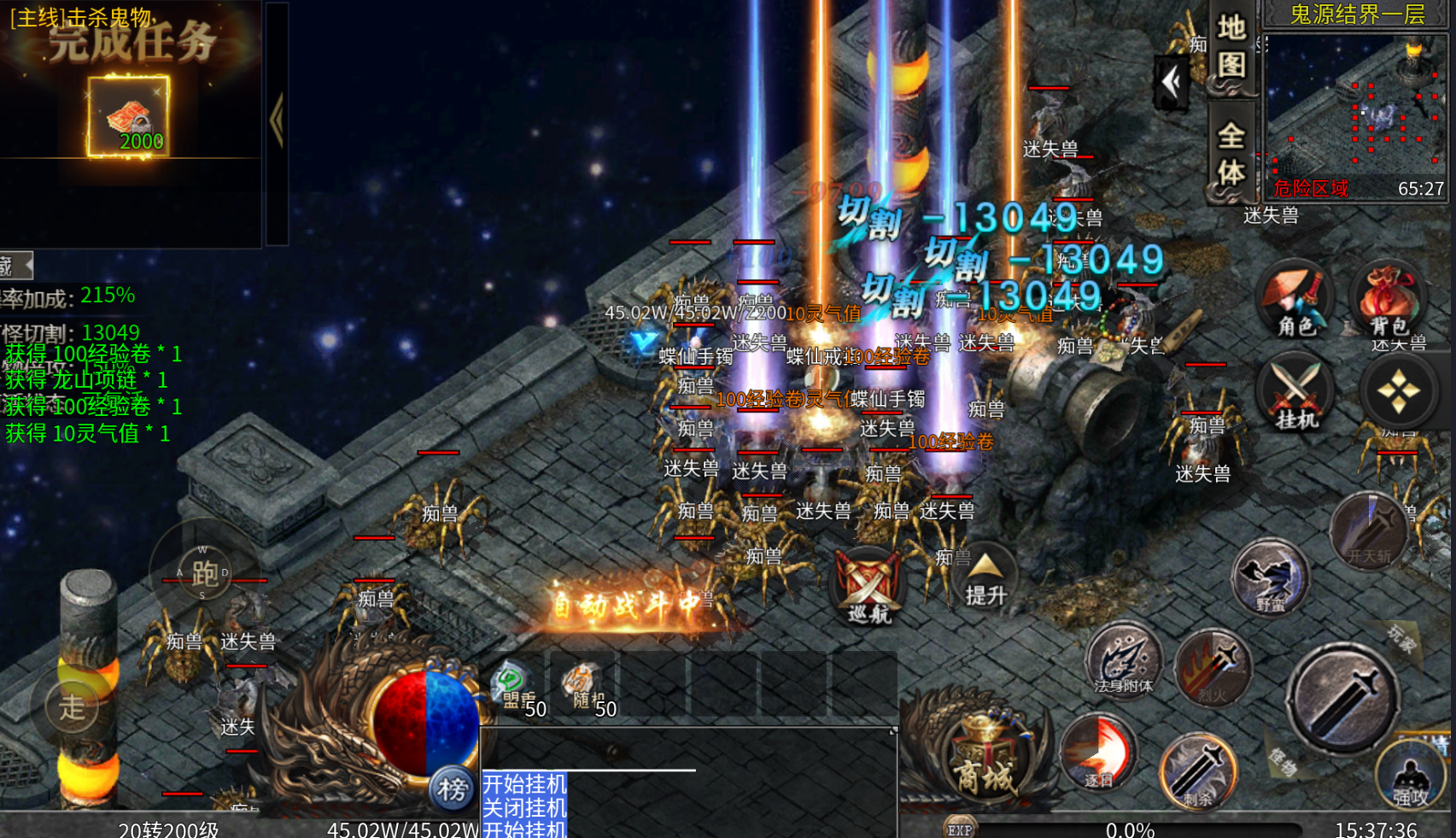Cast the 法身附体 skill

pos(1124,661)
